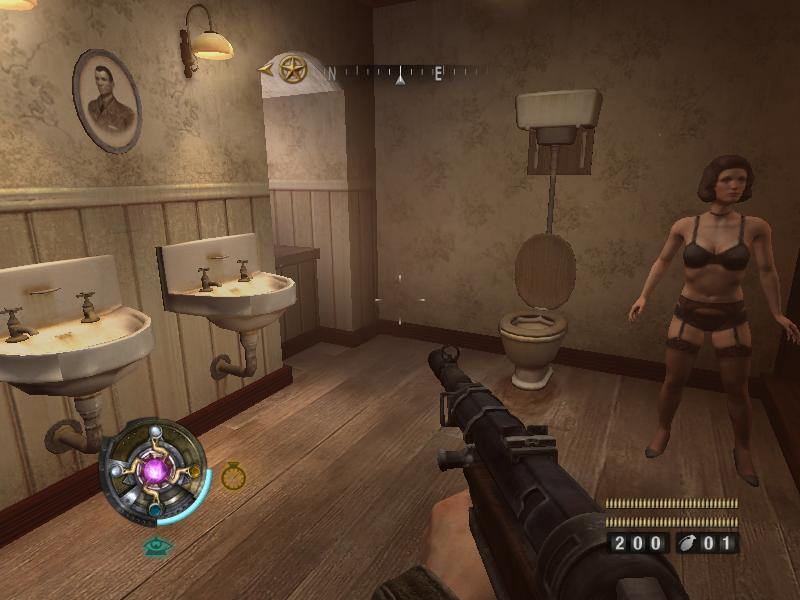The height and width of the screenshot is (600, 800).
Task: Click the gold star objective marker
Action: [x=292, y=69]
